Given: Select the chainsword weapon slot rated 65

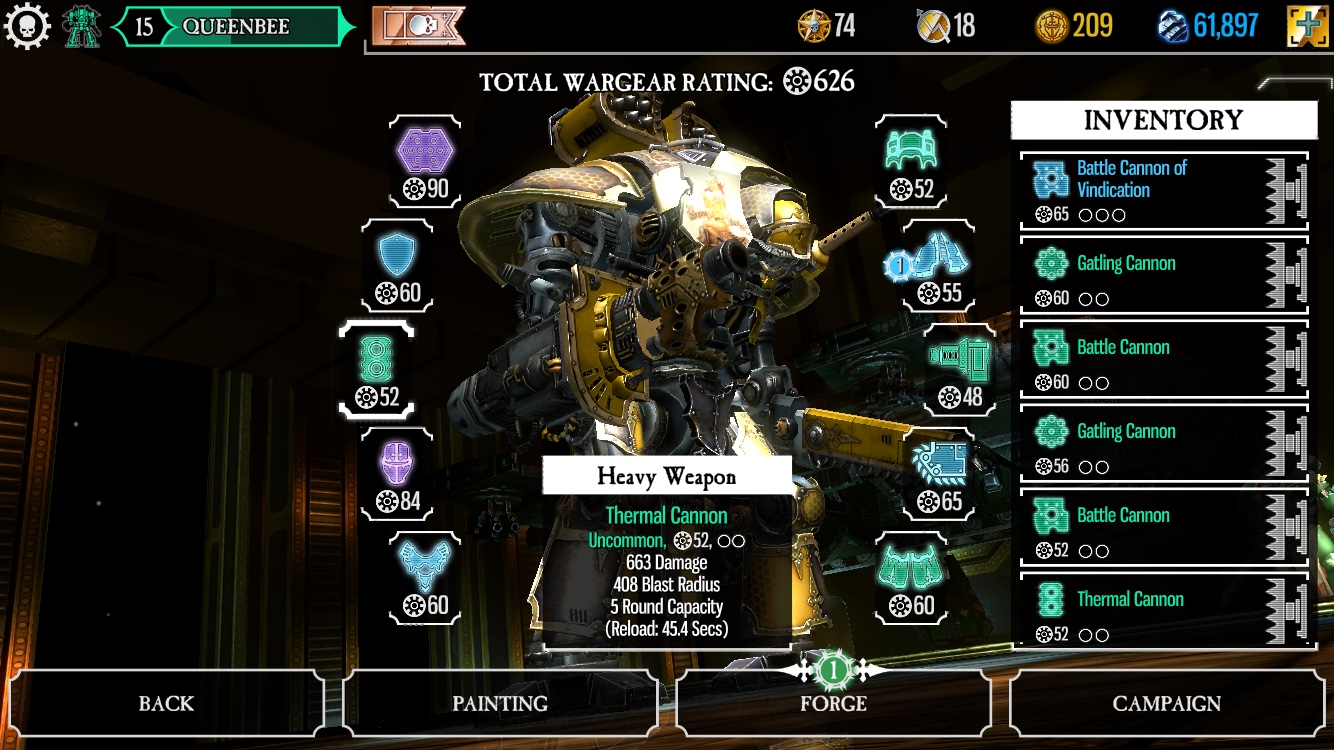Looking at the screenshot, I should tap(941, 474).
